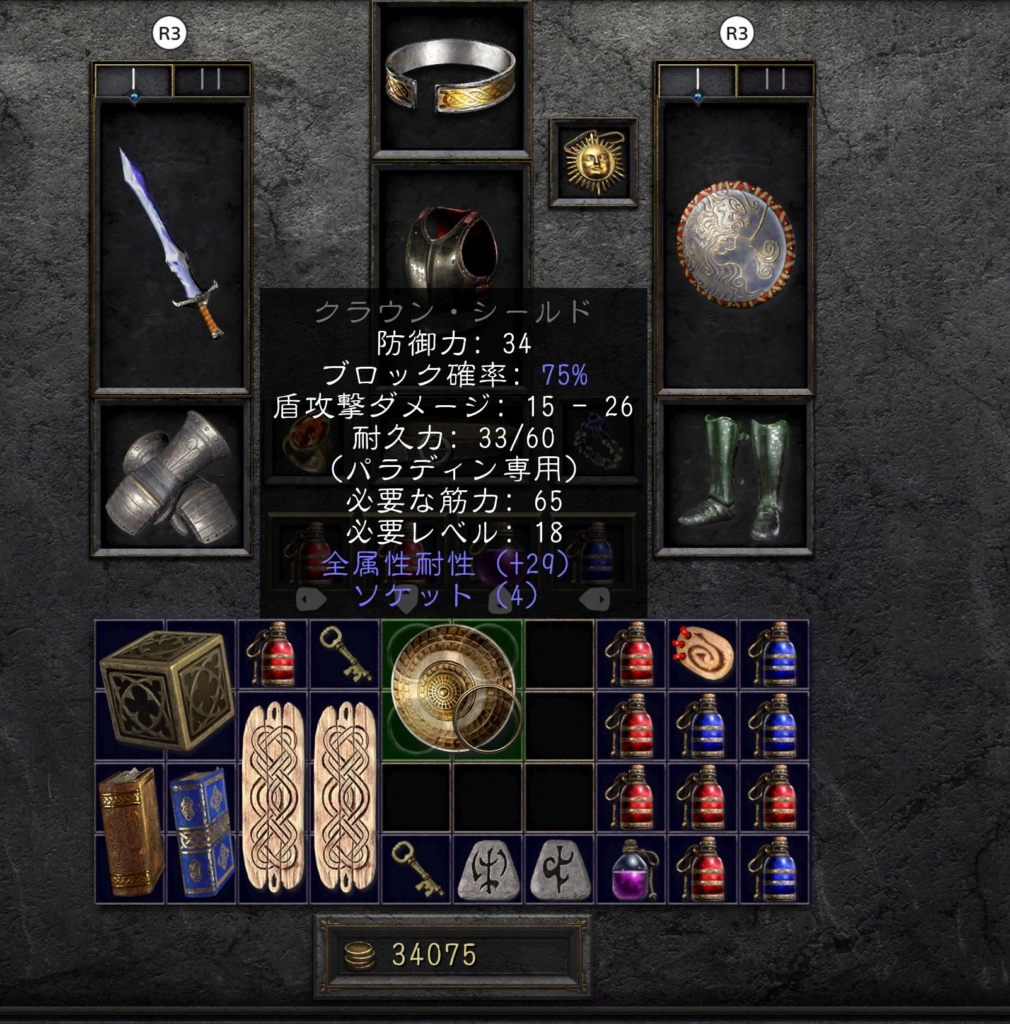Switch to weapon set II above the sword
The image size is (1010, 1024).
click(x=211, y=80)
